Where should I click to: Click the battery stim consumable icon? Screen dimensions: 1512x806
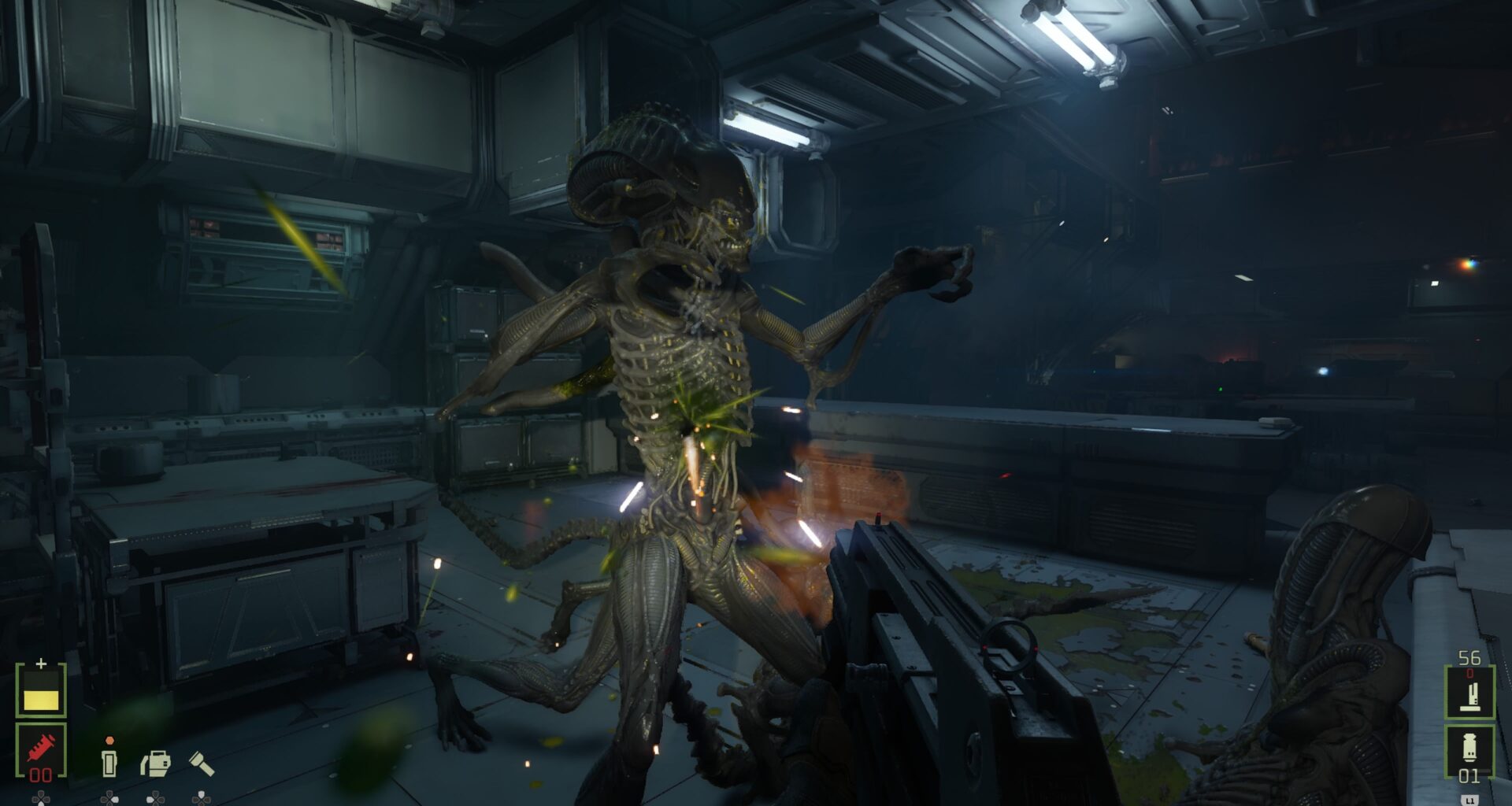click(109, 763)
